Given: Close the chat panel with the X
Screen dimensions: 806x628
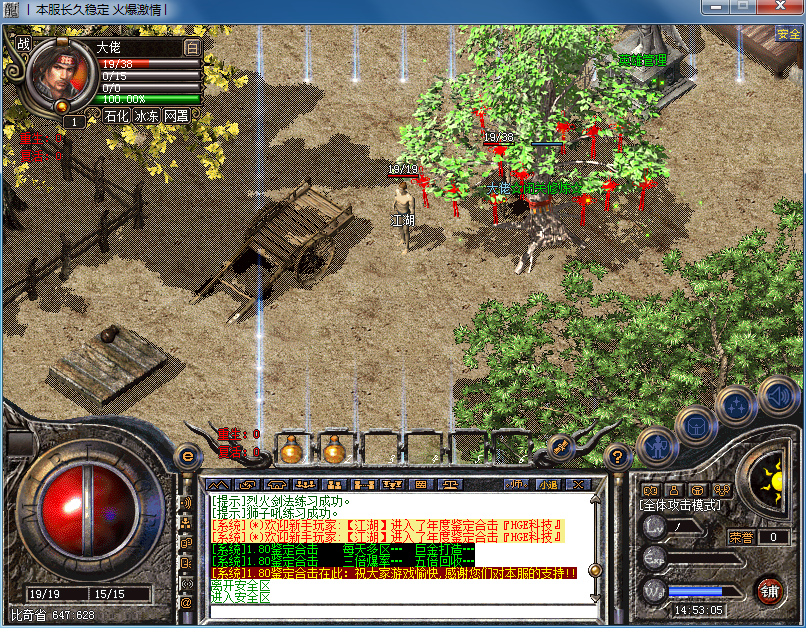Looking at the screenshot, I should click(x=577, y=484).
